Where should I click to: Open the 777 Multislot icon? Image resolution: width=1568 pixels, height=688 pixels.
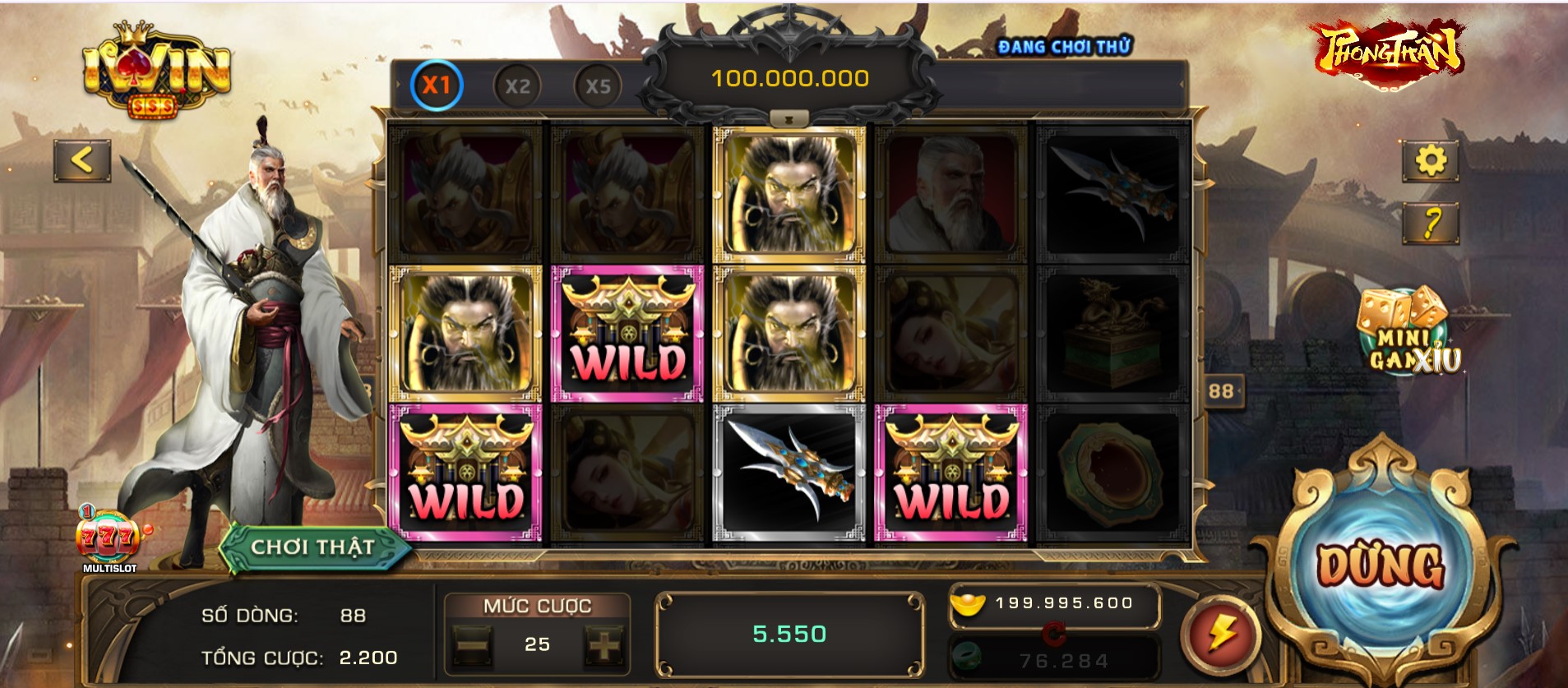click(x=109, y=538)
